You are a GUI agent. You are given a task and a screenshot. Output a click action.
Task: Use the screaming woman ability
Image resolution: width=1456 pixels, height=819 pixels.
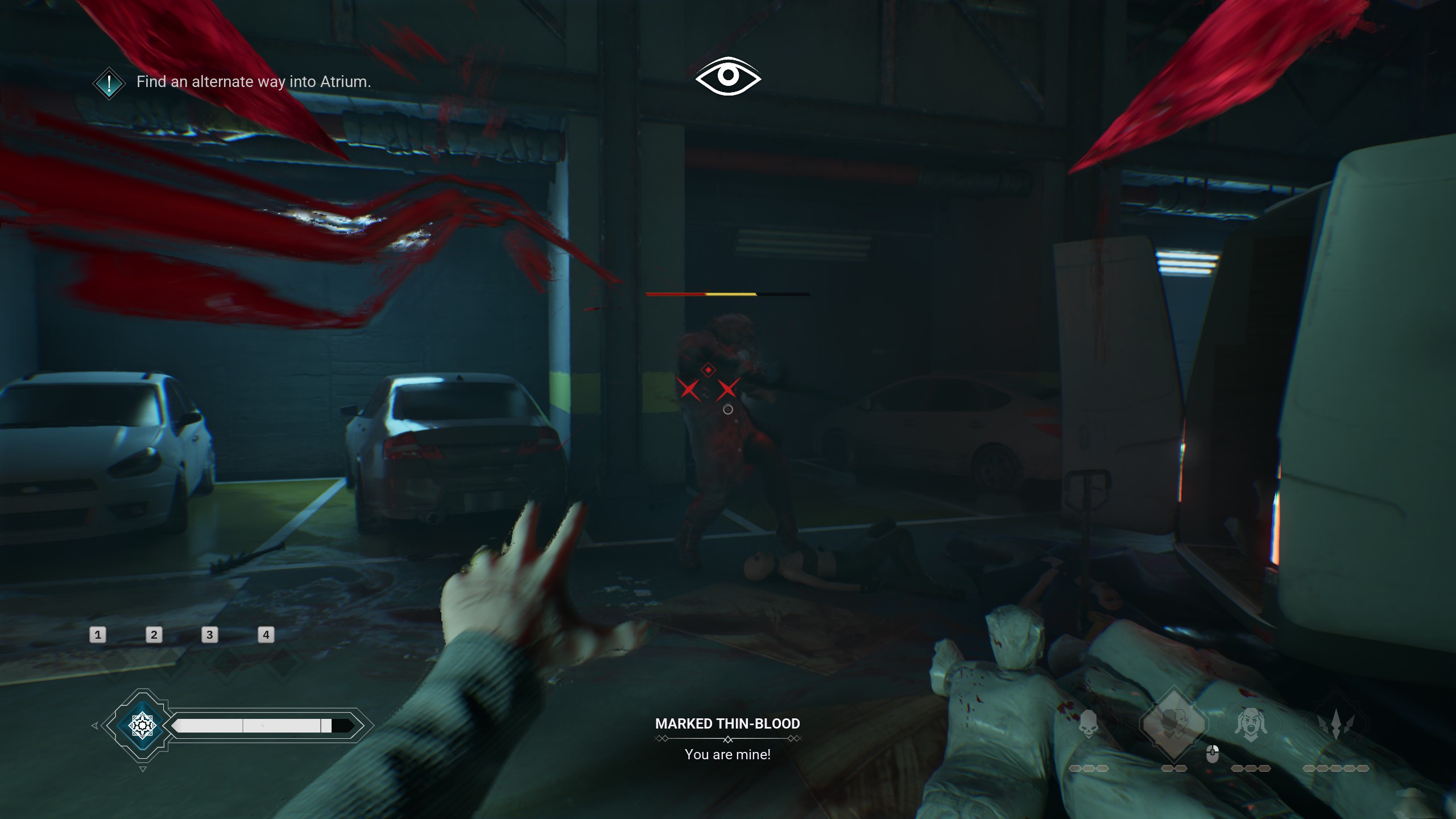(x=1251, y=725)
